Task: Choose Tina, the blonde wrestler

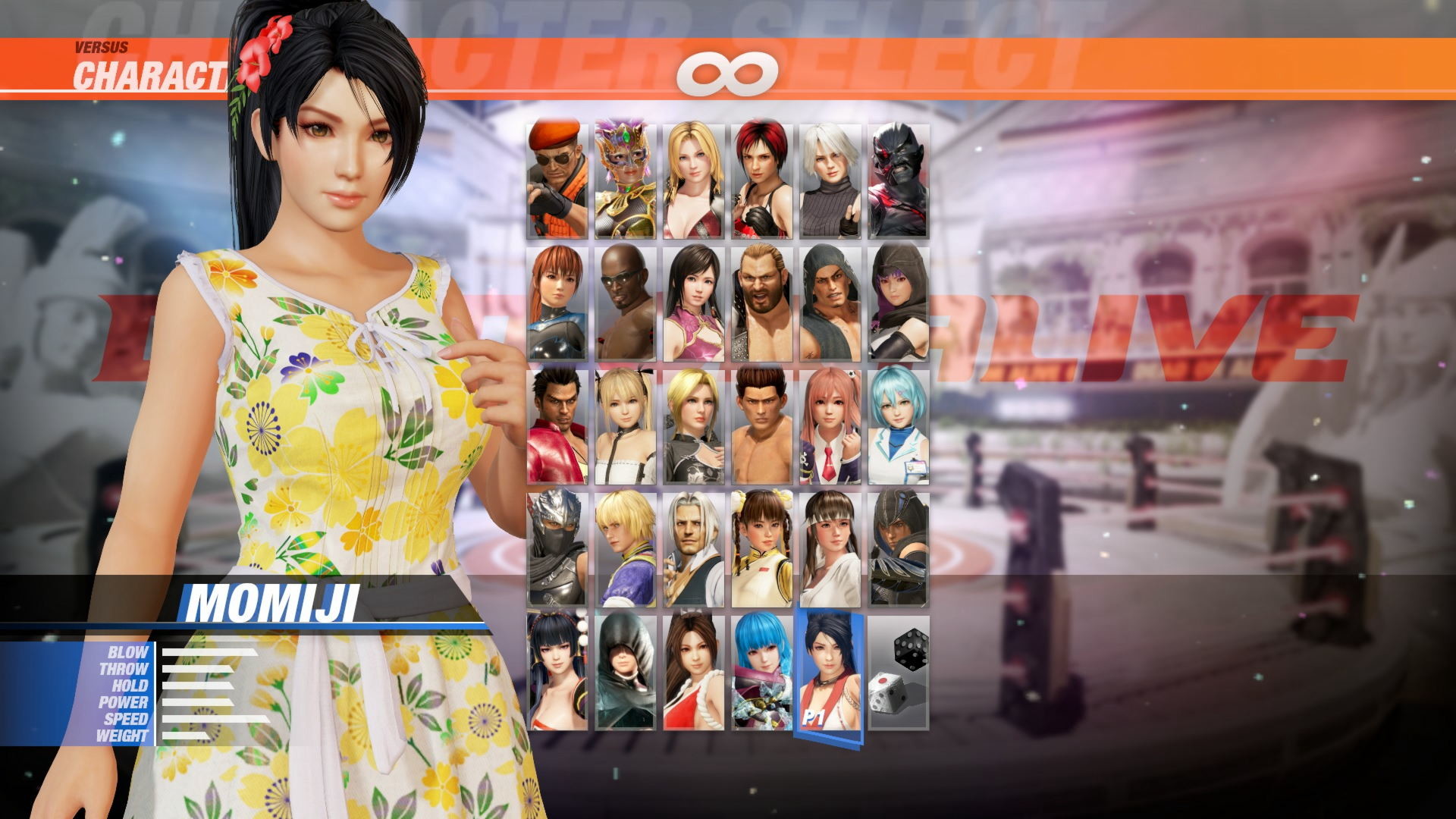Action: [694, 174]
